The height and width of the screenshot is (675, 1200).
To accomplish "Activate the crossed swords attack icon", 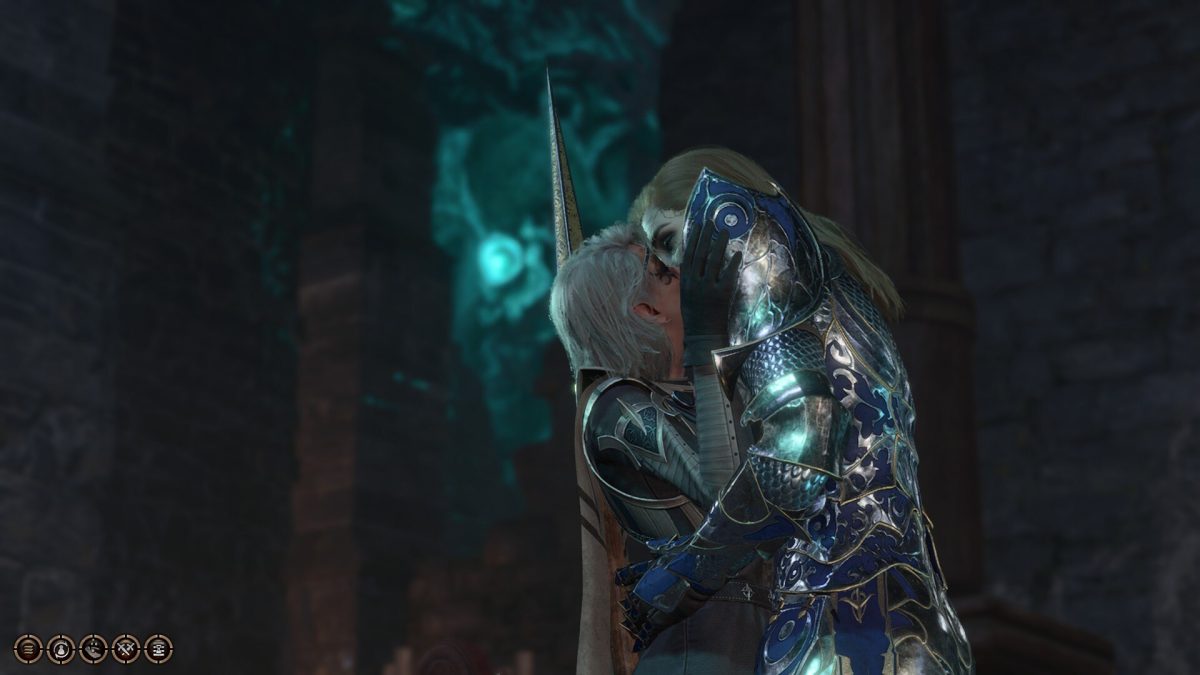I will point(126,649).
